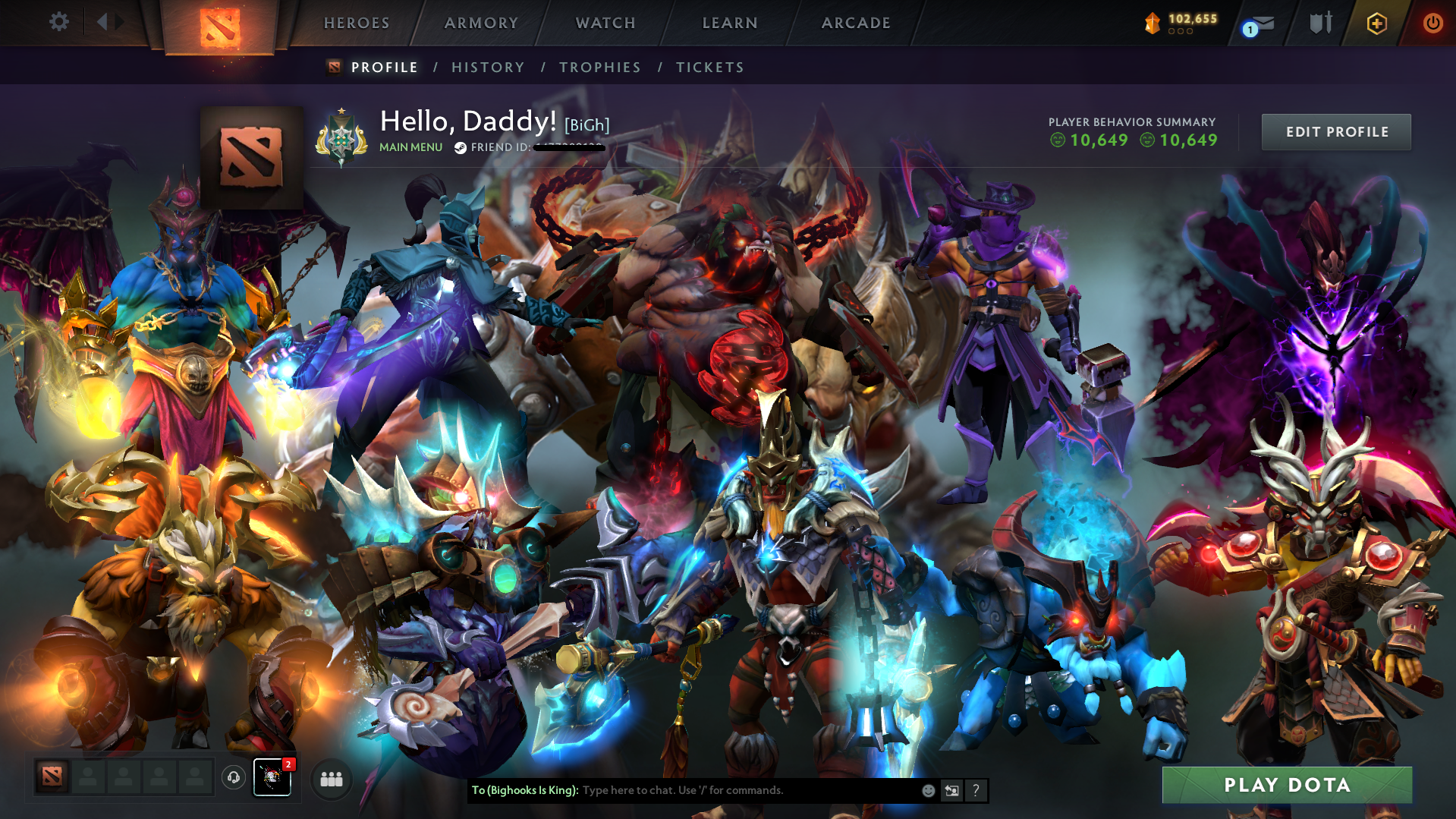The image size is (1456, 819).
Task: Click the friend avatar with the red 2 badge
Action: coord(272,779)
